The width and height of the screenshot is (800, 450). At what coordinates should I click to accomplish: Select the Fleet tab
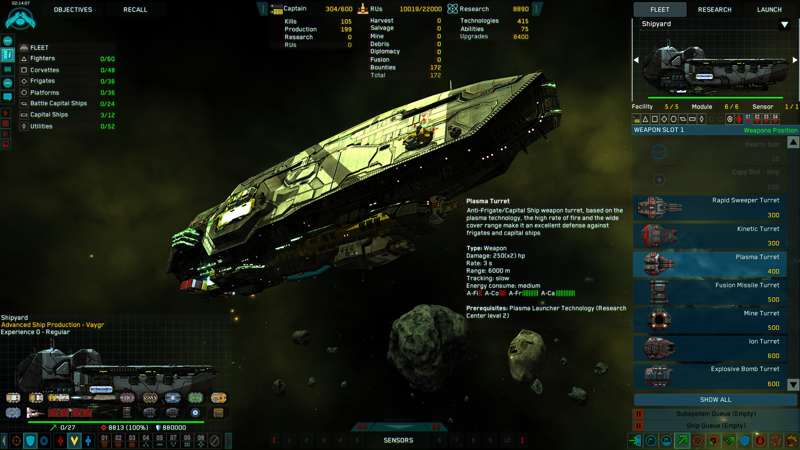pyautogui.click(x=660, y=10)
